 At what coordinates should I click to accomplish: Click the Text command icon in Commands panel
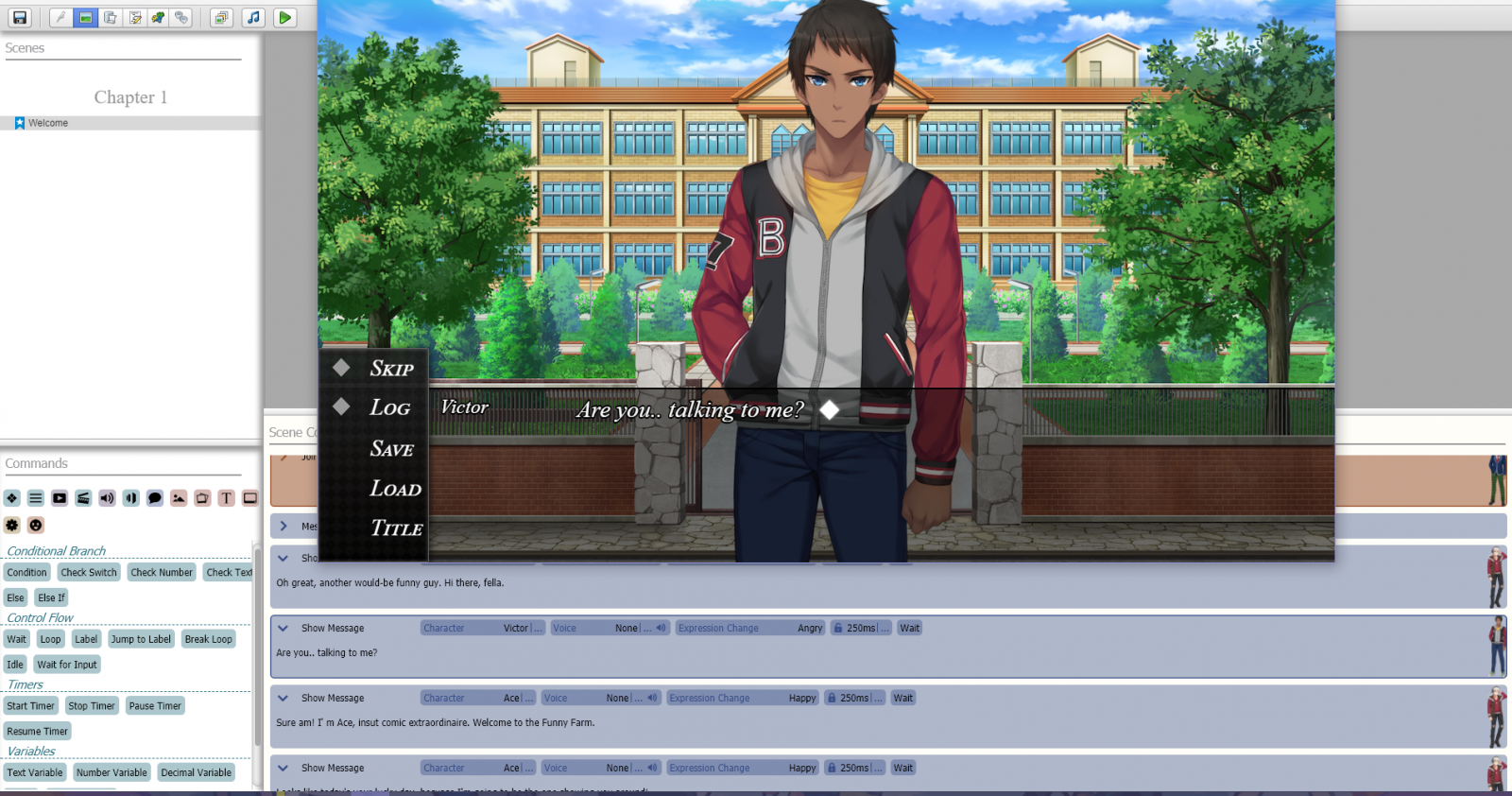pyautogui.click(x=226, y=498)
